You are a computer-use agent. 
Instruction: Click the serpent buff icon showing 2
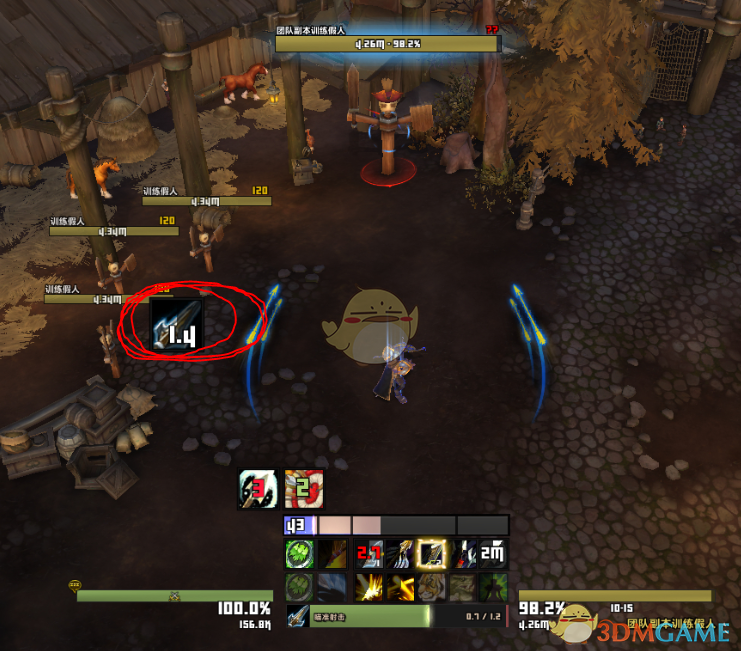tap(304, 489)
